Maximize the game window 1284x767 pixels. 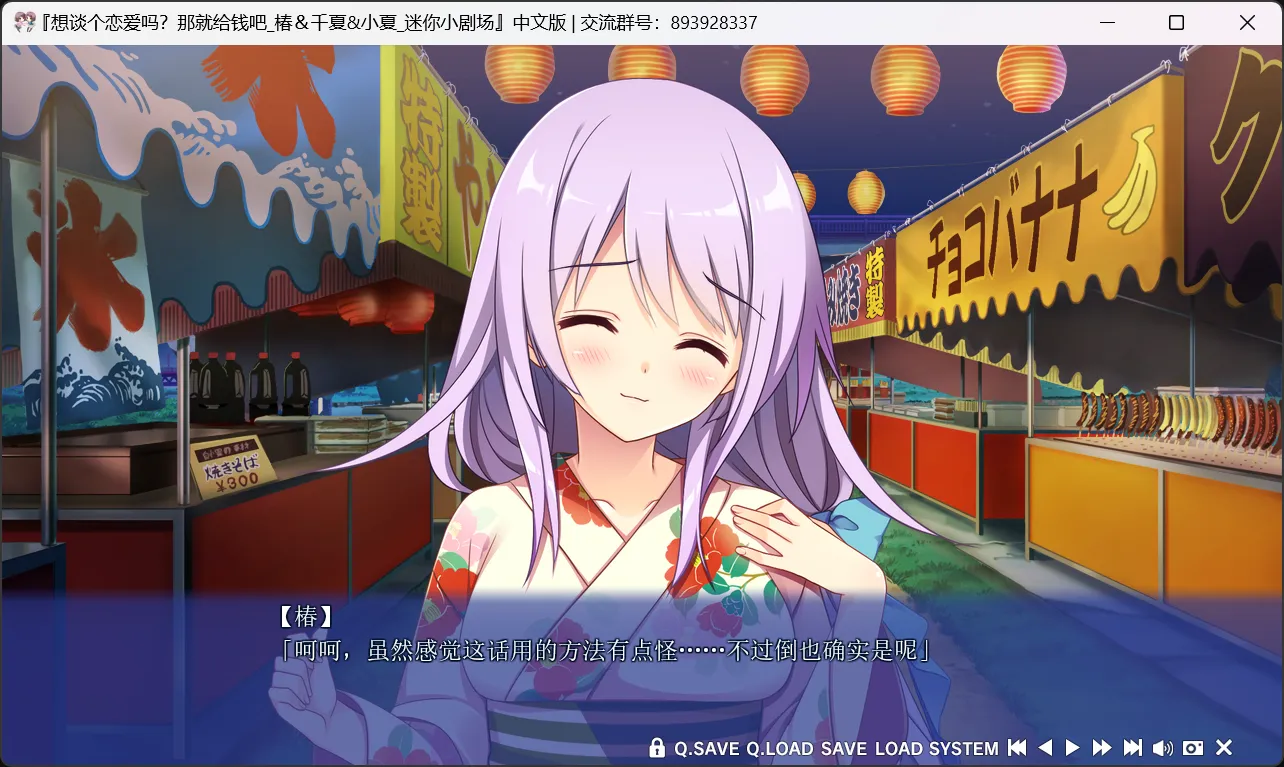(x=1177, y=22)
